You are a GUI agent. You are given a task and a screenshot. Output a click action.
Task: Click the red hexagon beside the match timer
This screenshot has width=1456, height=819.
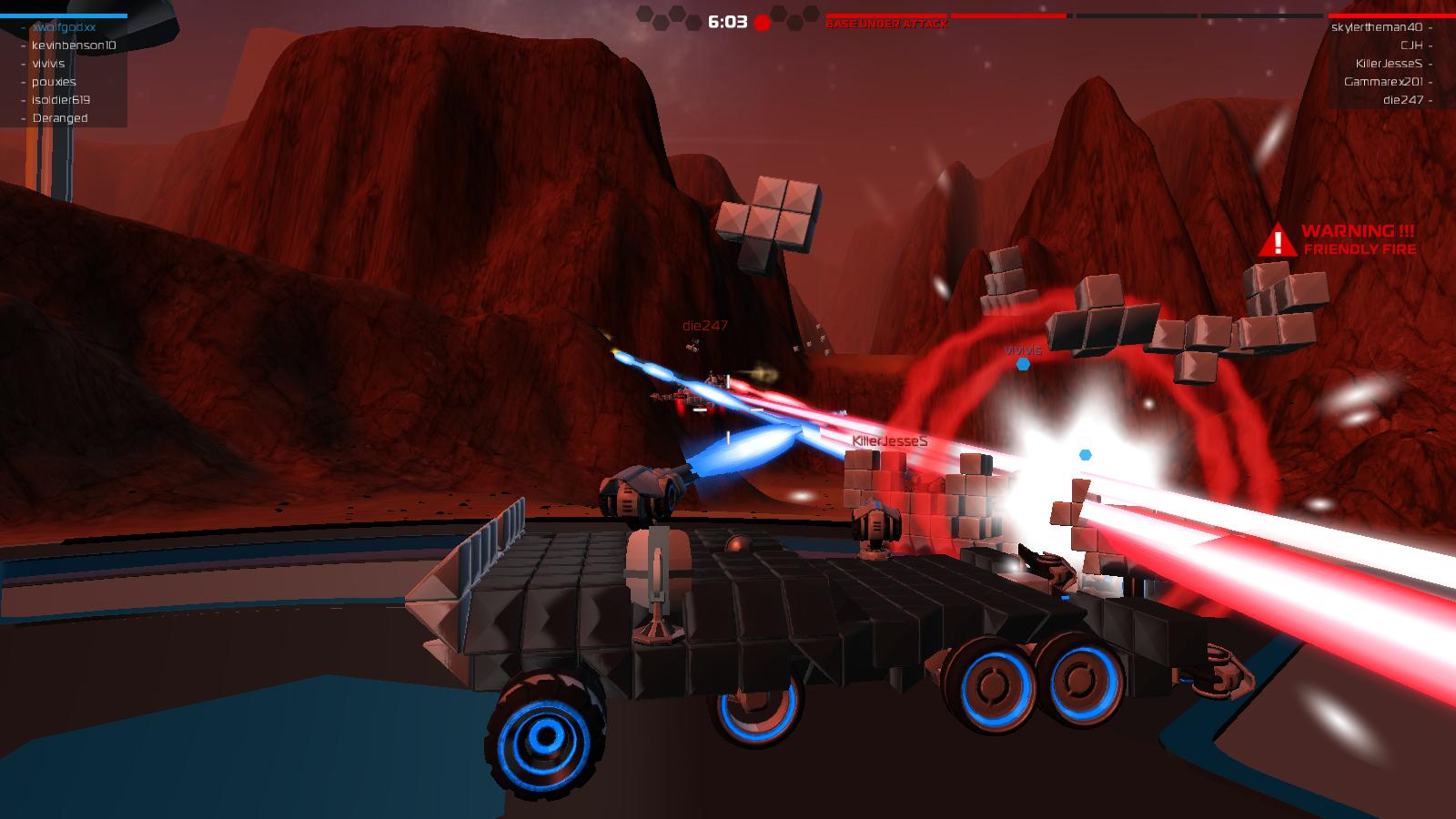click(x=762, y=22)
